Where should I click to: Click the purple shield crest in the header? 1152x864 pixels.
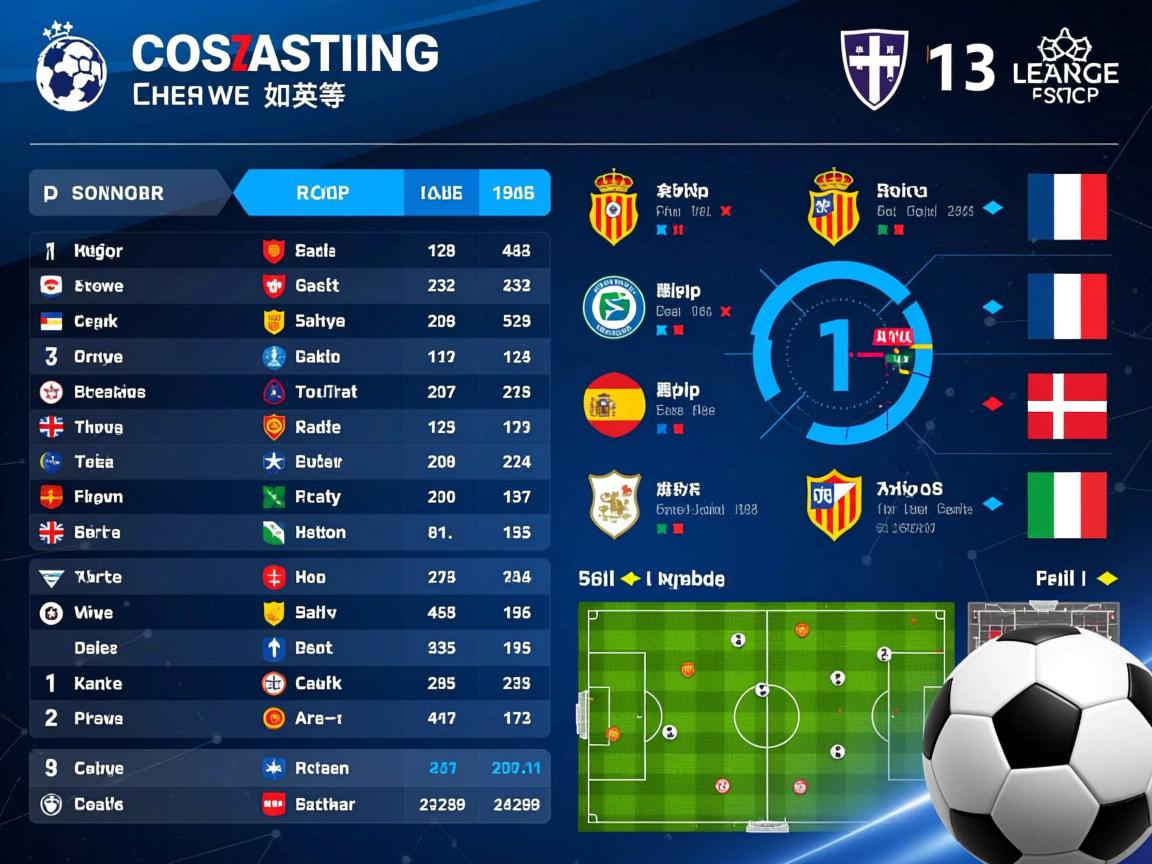[x=874, y=68]
